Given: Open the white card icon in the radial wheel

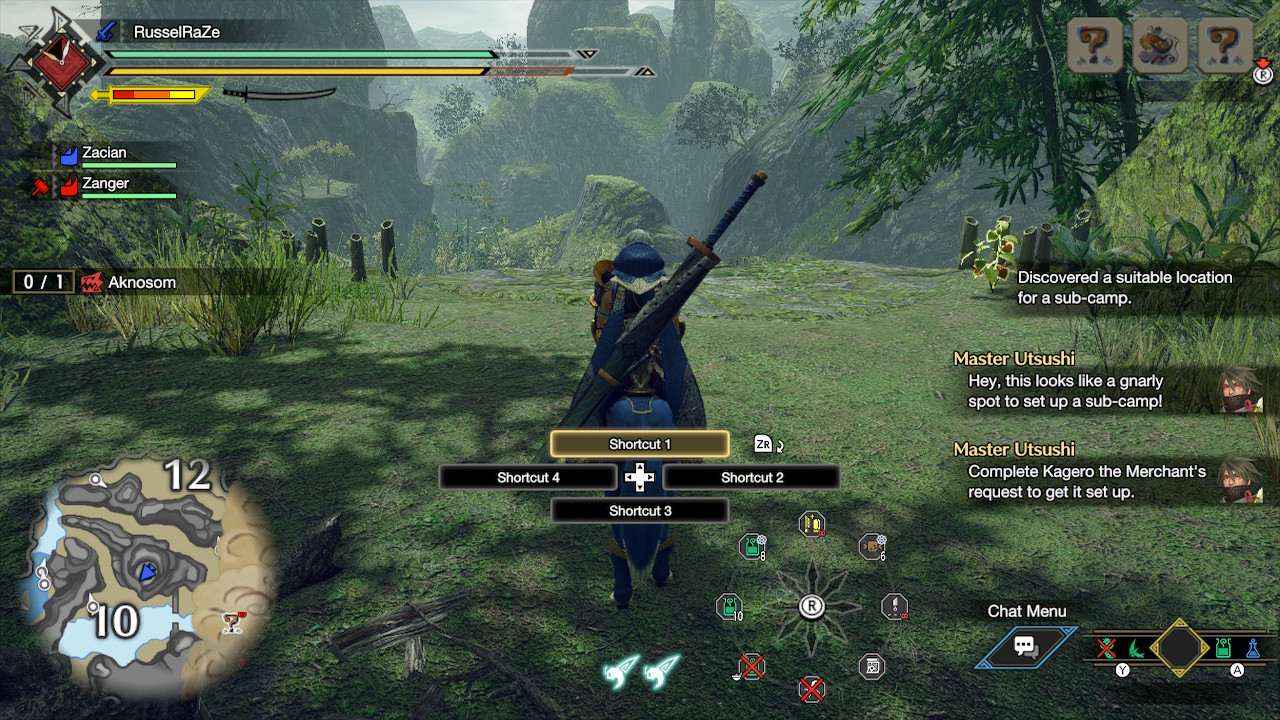Looking at the screenshot, I should tap(872, 667).
